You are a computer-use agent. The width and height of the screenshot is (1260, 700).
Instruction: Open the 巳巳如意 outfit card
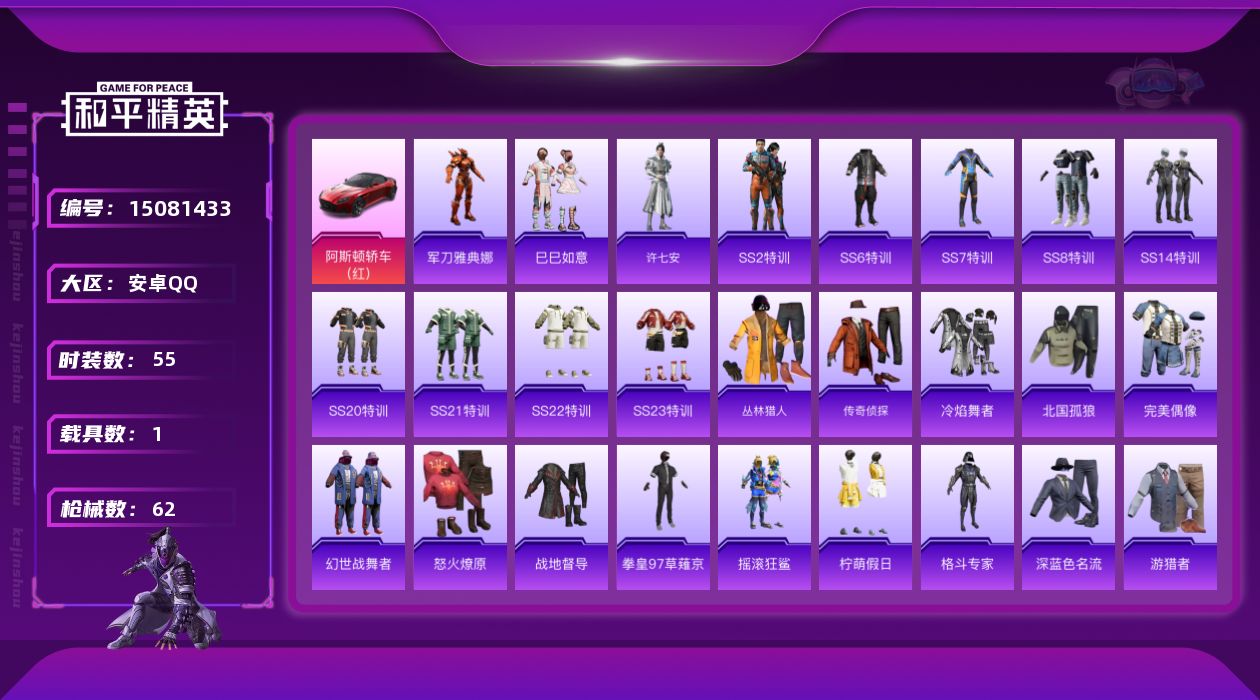(x=561, y=211)
